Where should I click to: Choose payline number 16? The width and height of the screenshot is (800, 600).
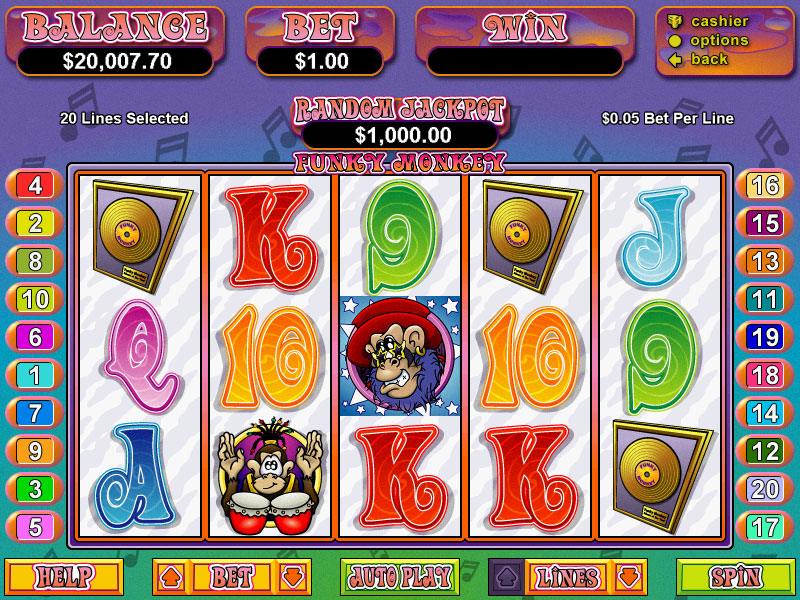(x=765, y=185)
